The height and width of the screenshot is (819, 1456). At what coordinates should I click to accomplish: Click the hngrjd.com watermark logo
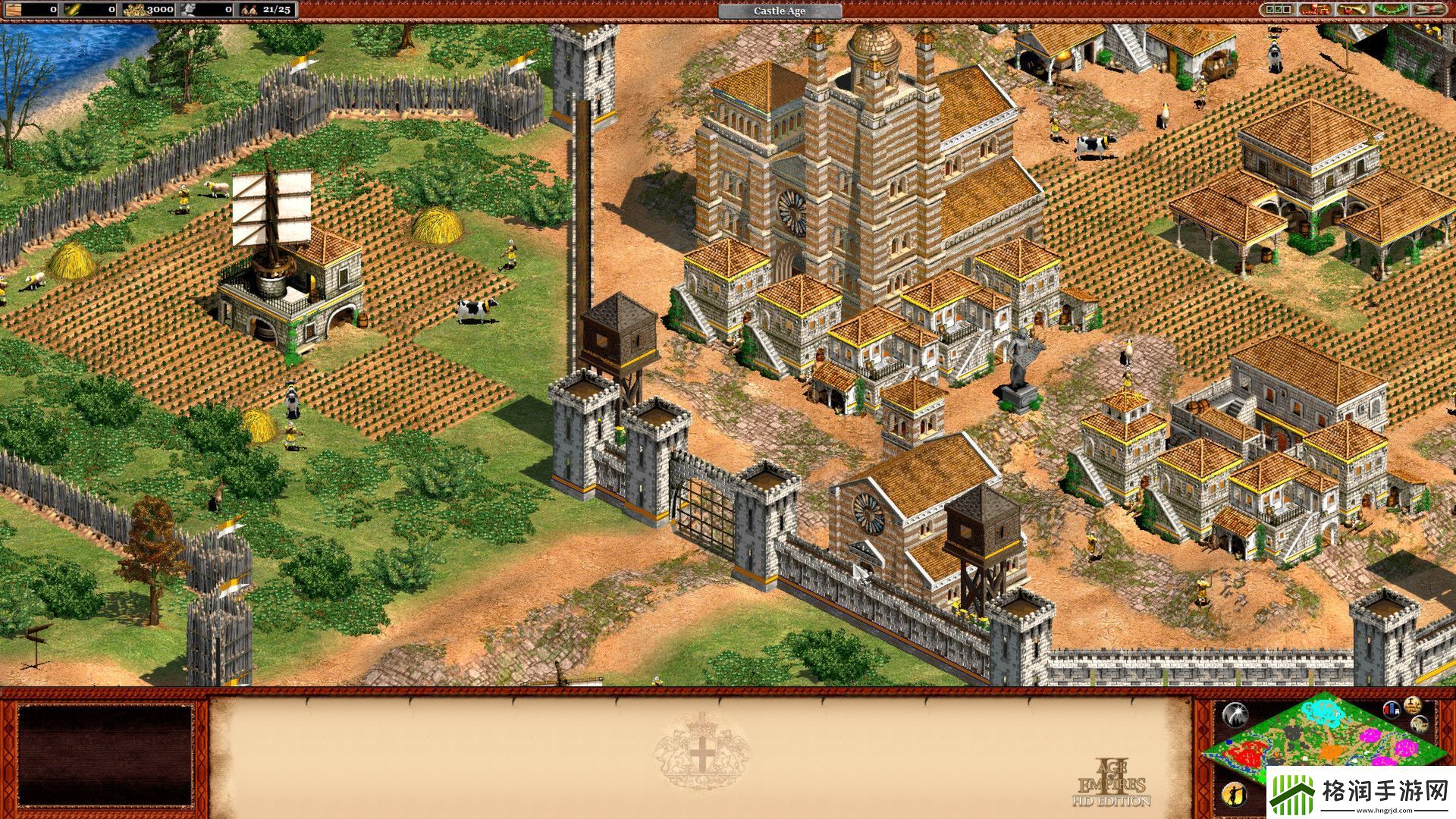pyautogui.click(x=1360, y=793)
